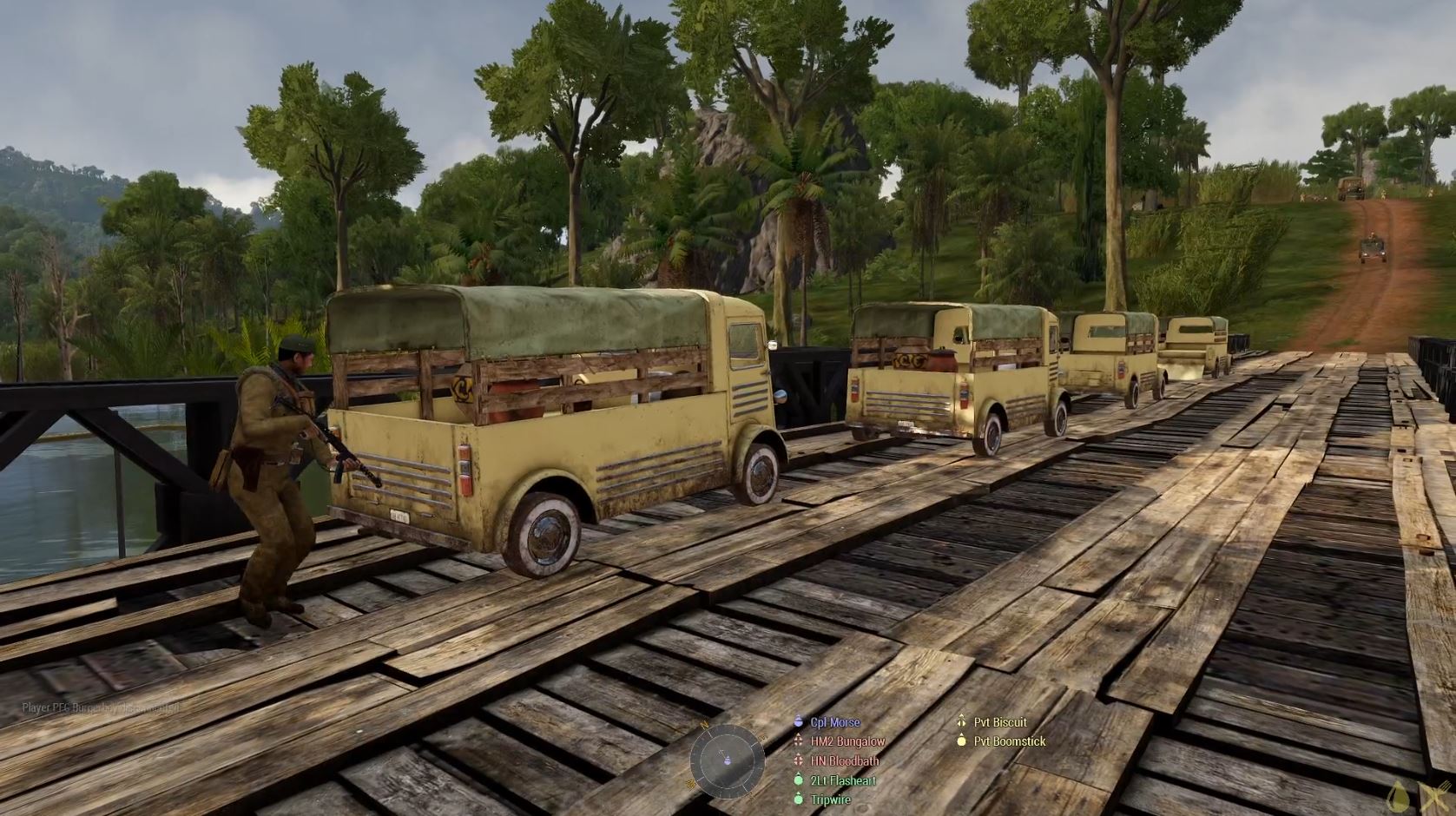Select Pvt Biscuit in the squad list

(999, 722)
